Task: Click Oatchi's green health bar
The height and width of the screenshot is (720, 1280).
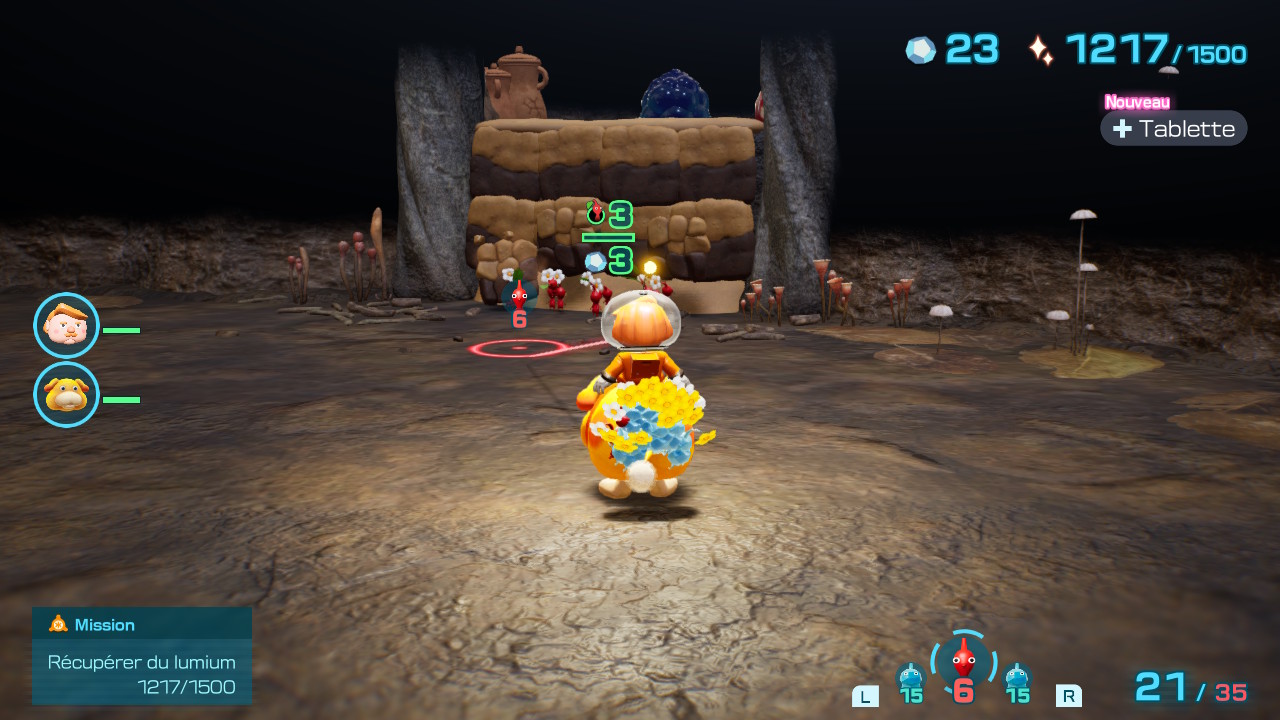Action: 122,398
